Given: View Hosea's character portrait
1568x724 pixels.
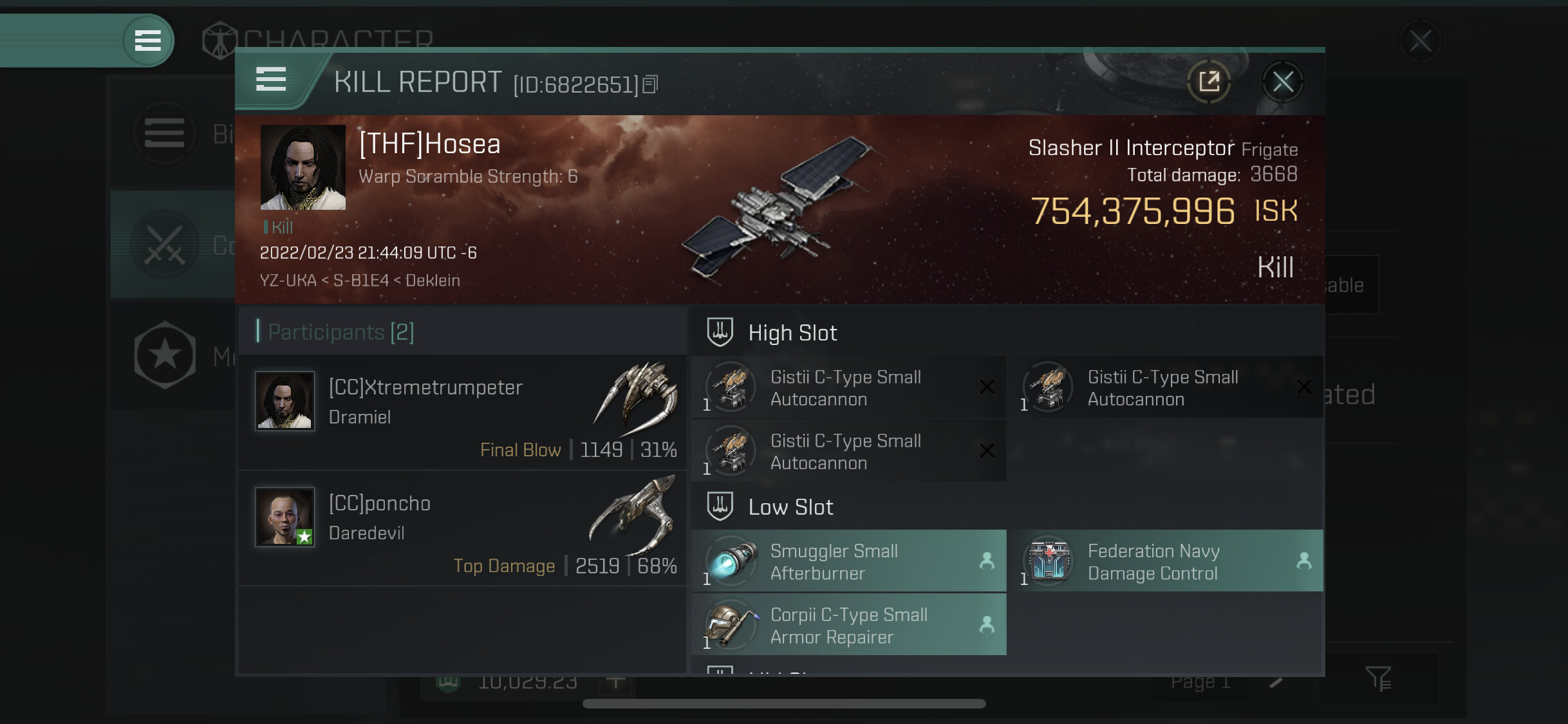Looking at the screenshot, I should pyautogui.click(x=303, y=167).
